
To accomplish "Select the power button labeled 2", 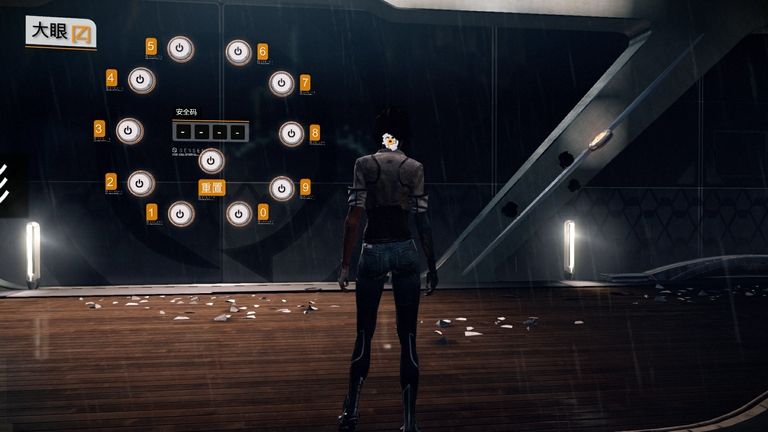I will [x=141, y=183].
